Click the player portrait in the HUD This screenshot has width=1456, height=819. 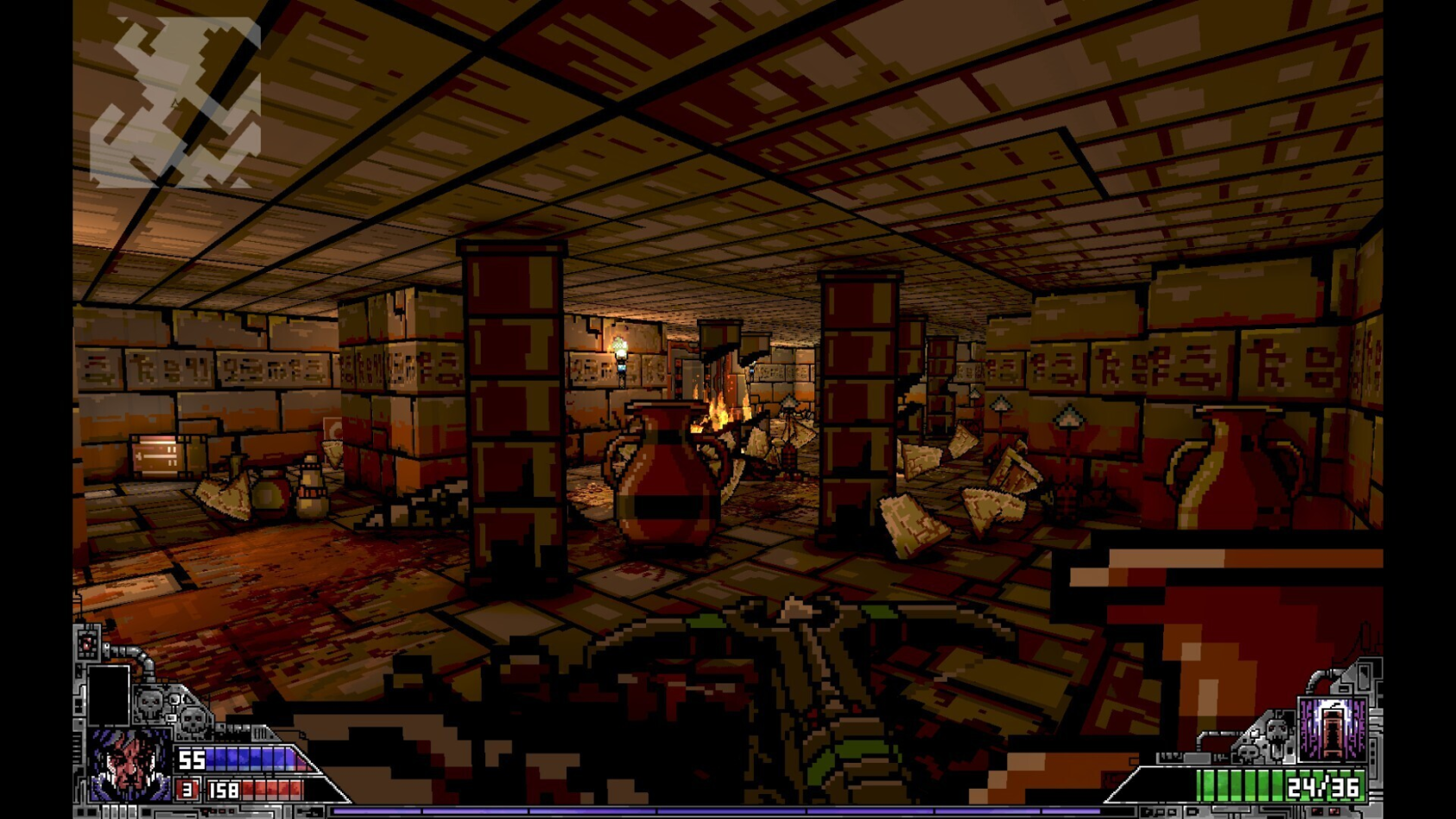click(x=129, y=765)
